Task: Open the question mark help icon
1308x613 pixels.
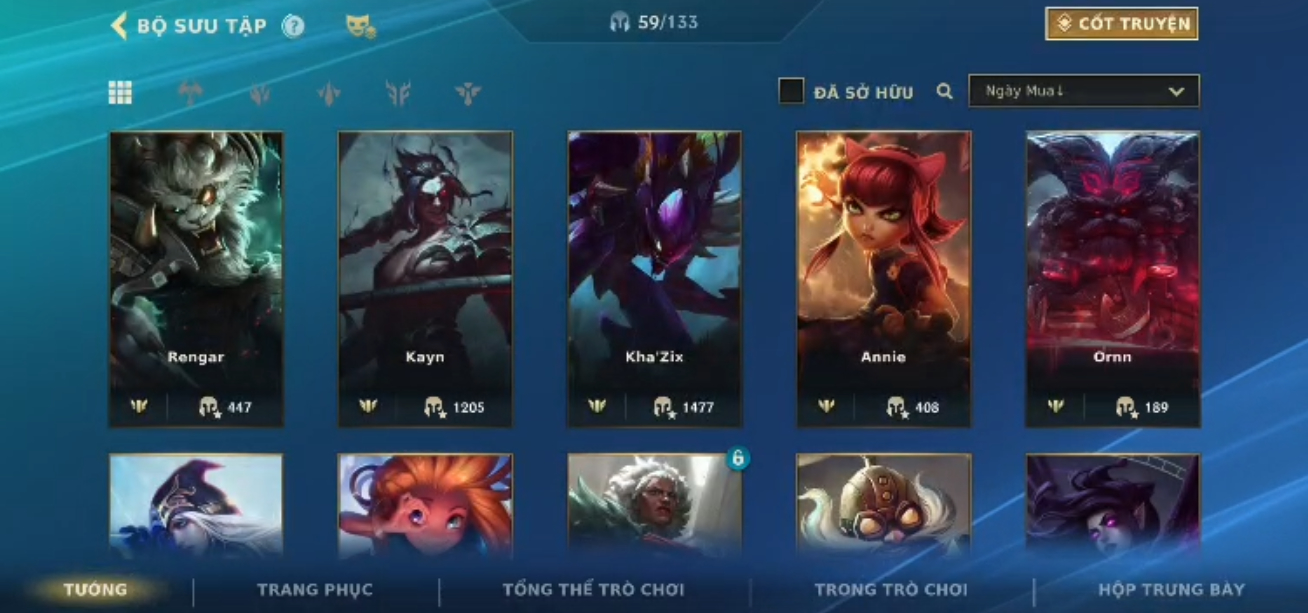Action: (293, 26)
